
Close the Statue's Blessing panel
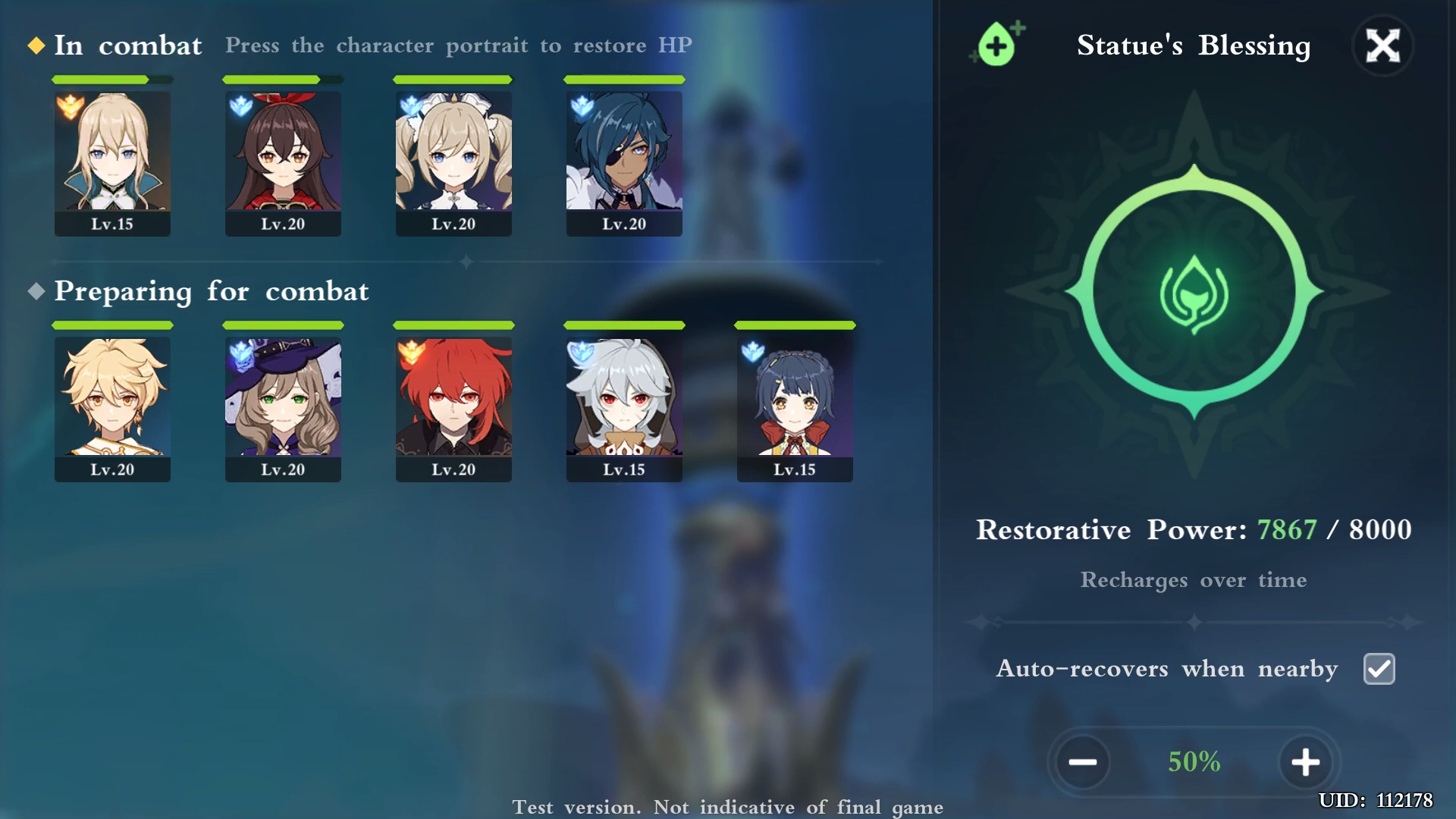pyautogui.click(x=1383, y=45)
